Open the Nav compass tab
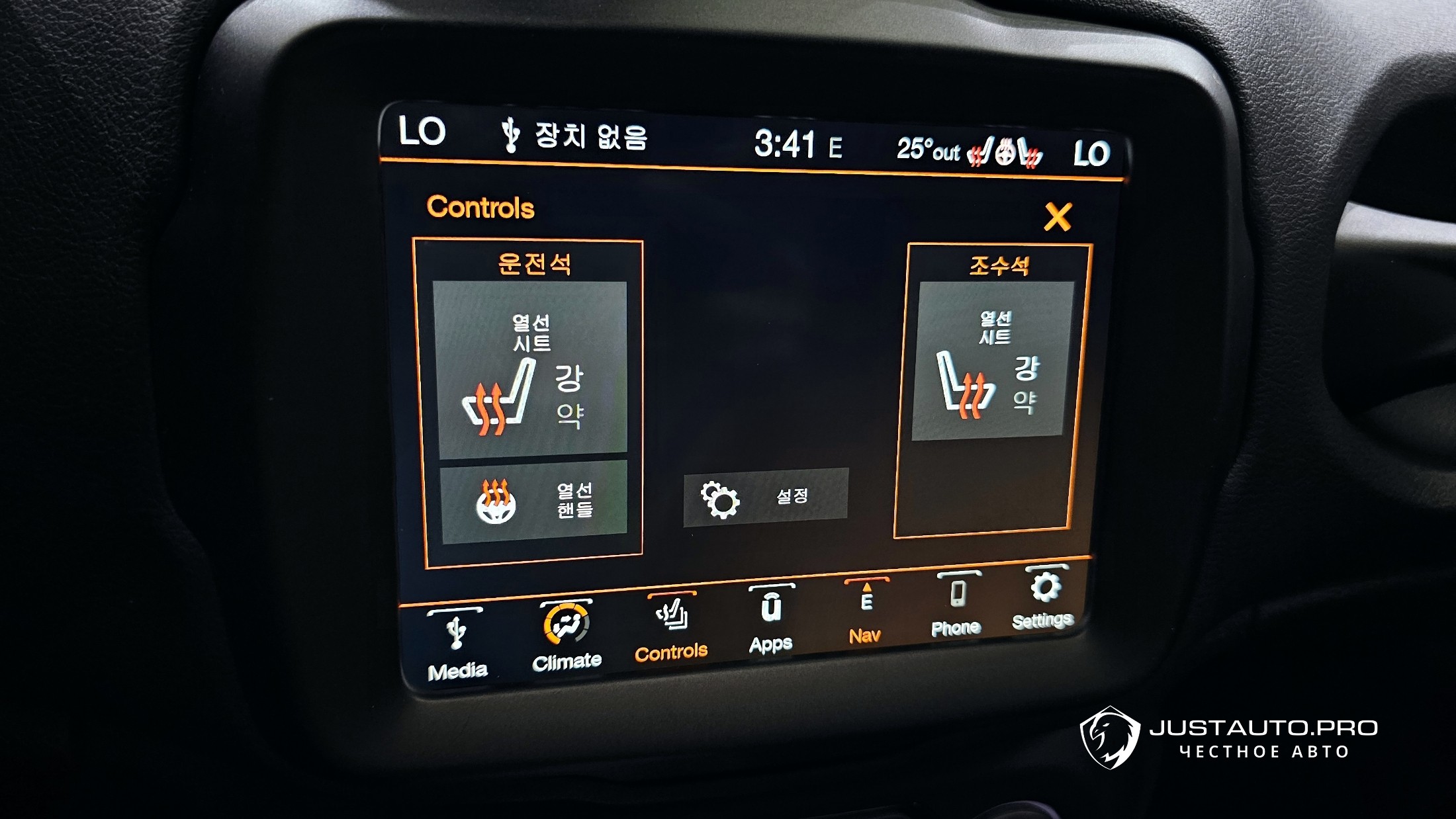Screen dimensions: 1456x819 865,611
